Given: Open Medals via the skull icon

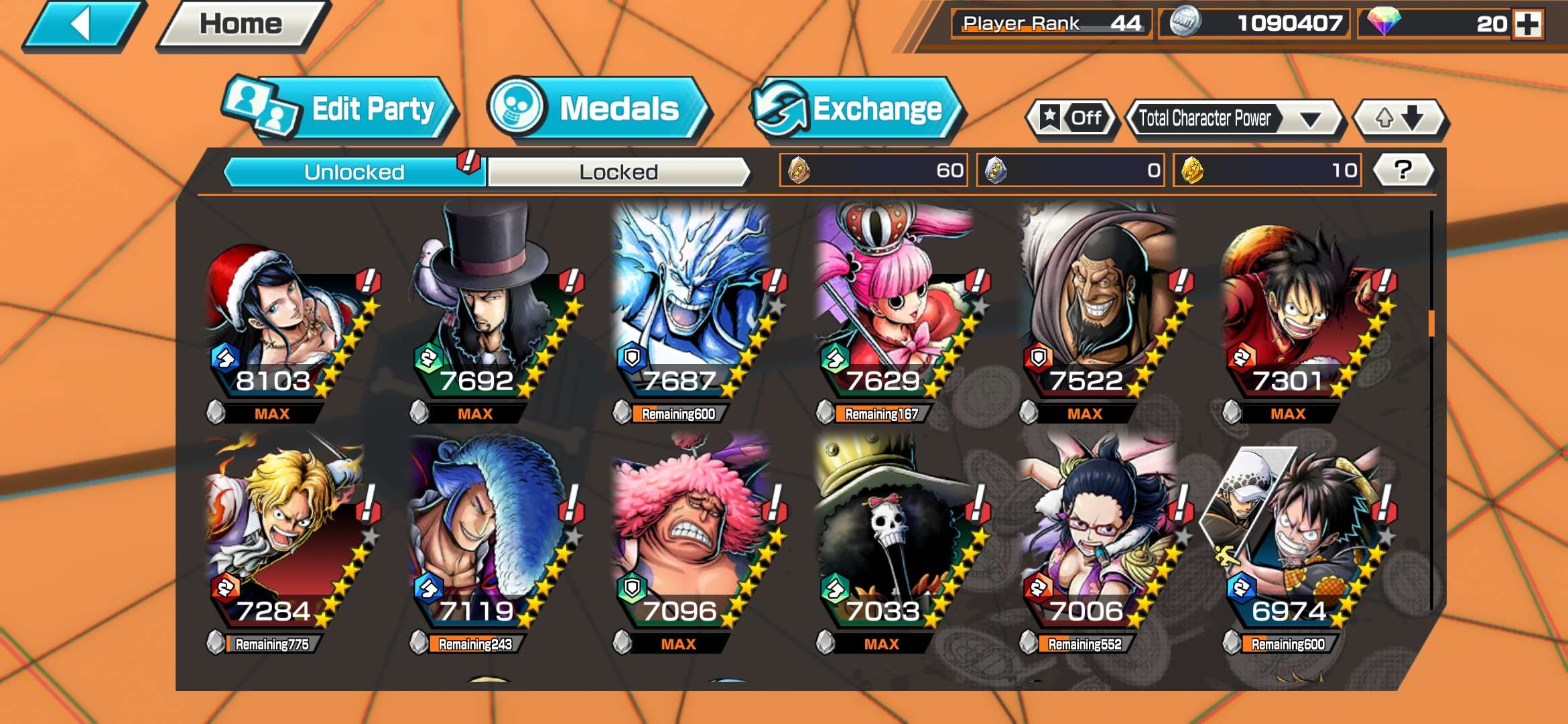Looking at the screenshot, I should (516, 106).
